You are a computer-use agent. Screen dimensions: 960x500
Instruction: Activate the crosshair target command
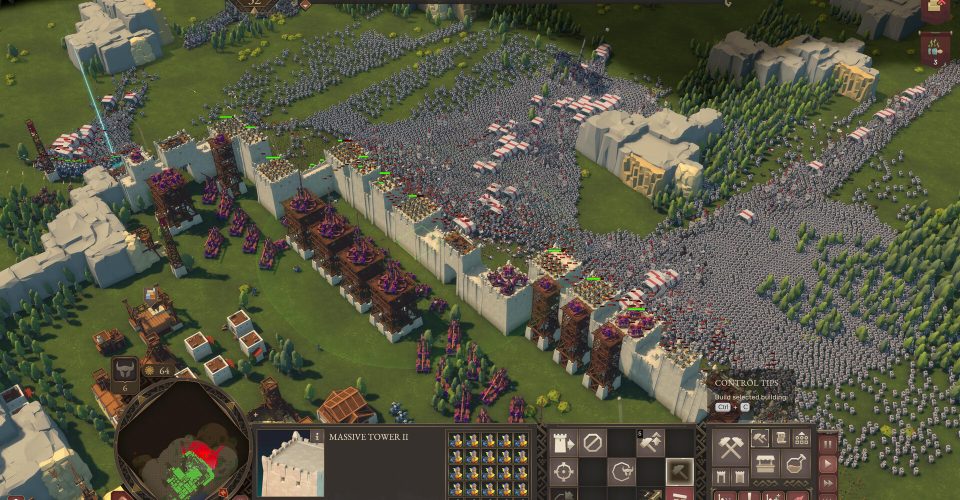564,472
